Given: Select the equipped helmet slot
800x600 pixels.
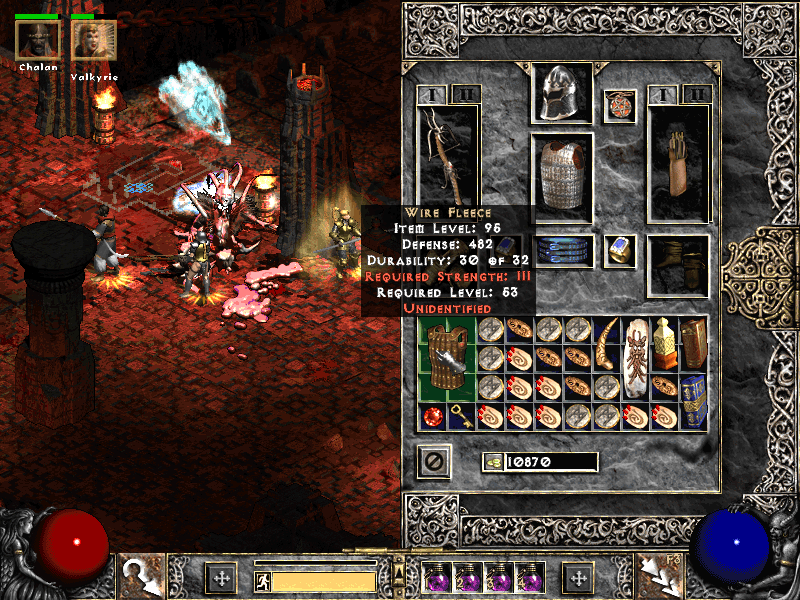Looking at the screenshot, I should [562, 95].
